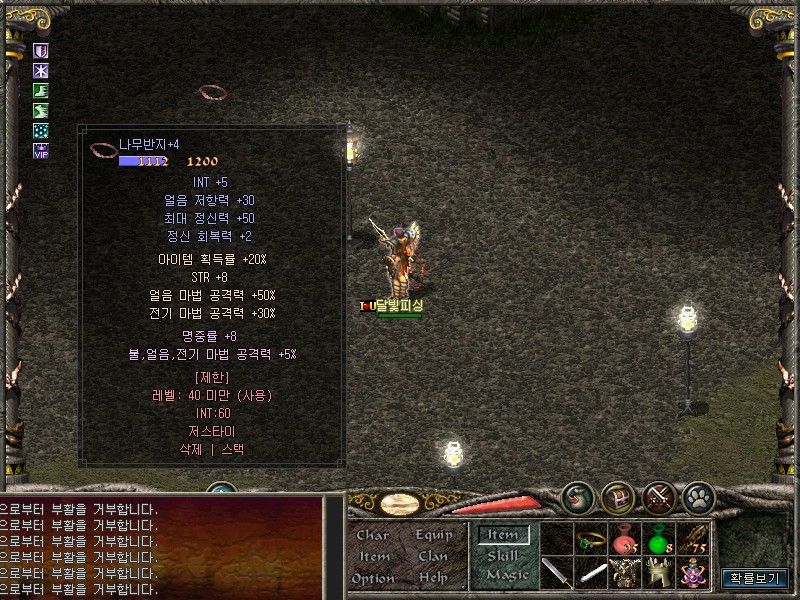Use the red potion stack
The image size is (800, 600).
point(626,542)
